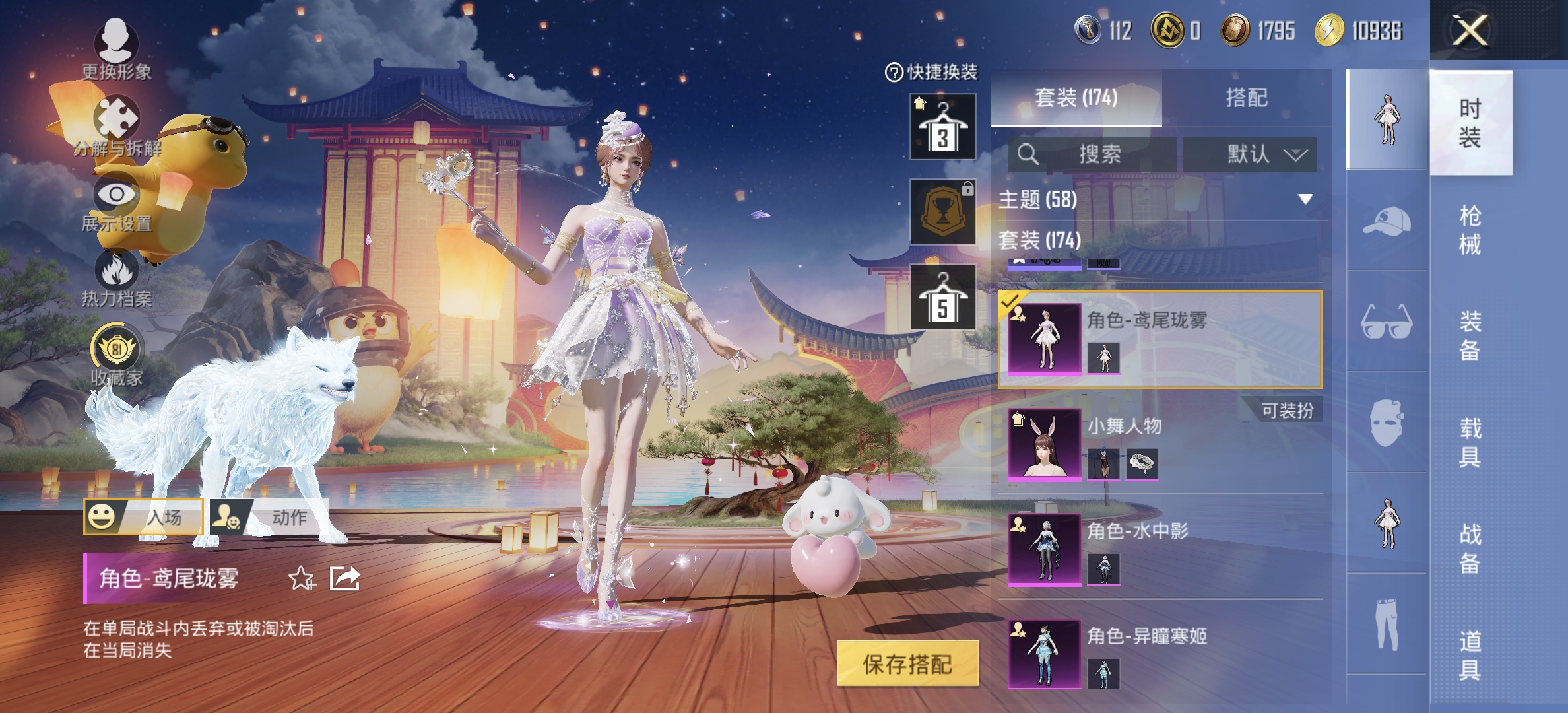Choose the 小舞人物 outfit row
The width and height of the screenshot is (1568, 713).
1160,442
